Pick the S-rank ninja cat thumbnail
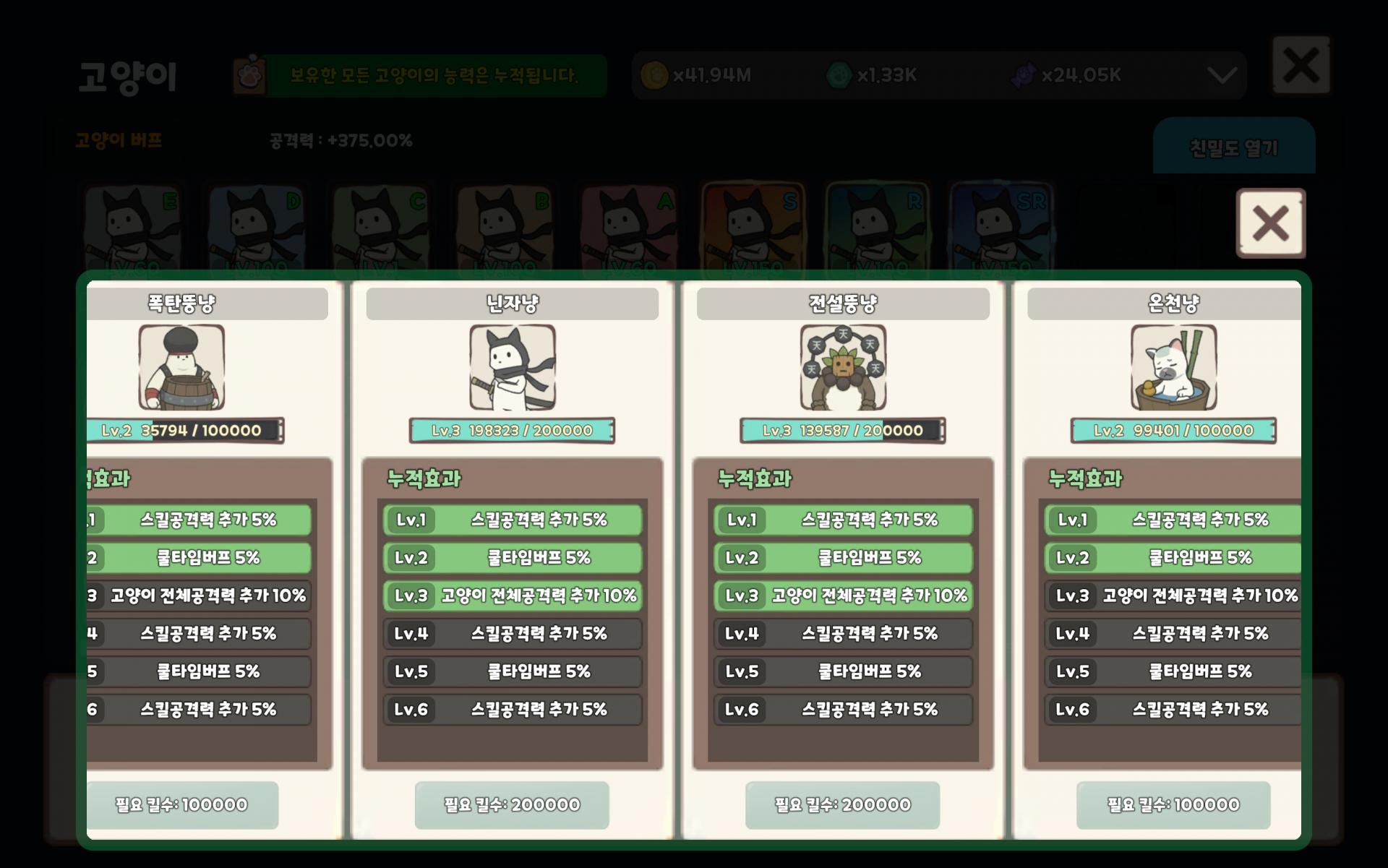Screen dimensions: 1388x868 pos(753,228)
